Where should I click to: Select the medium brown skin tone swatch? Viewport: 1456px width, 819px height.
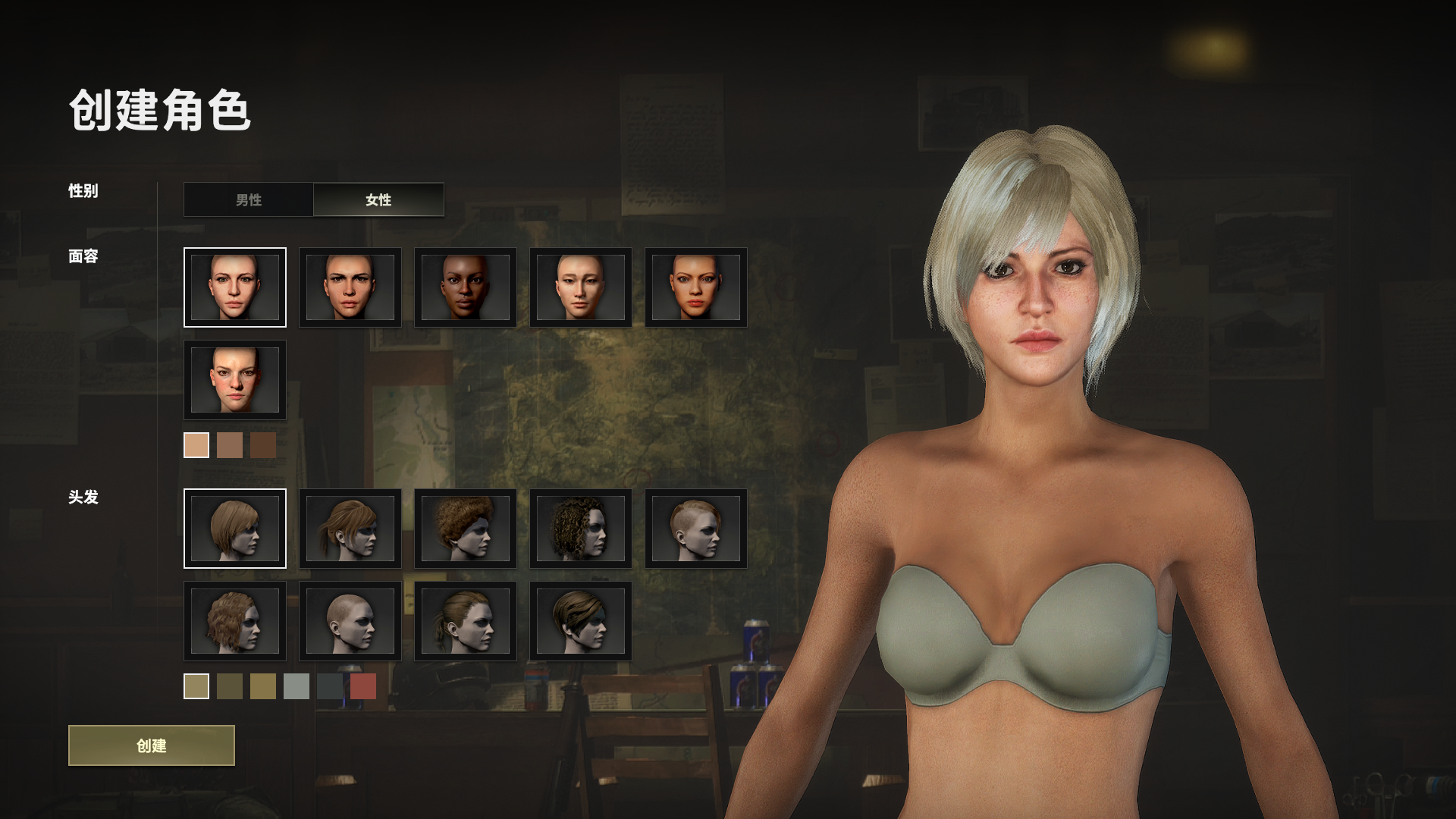pyautogui.click(x=230, y=445)
